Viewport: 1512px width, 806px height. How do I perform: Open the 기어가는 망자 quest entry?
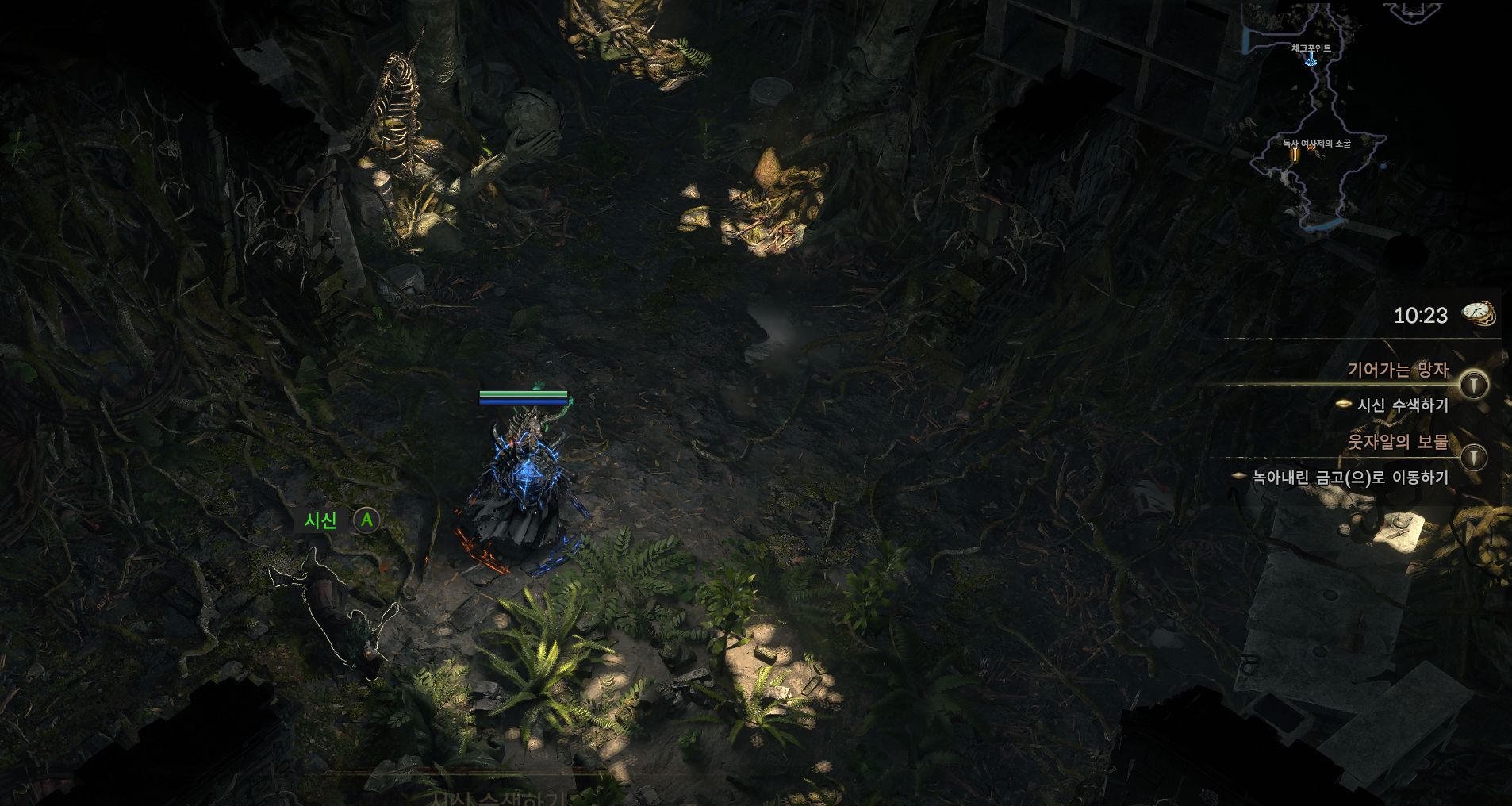coord(1398,370)
